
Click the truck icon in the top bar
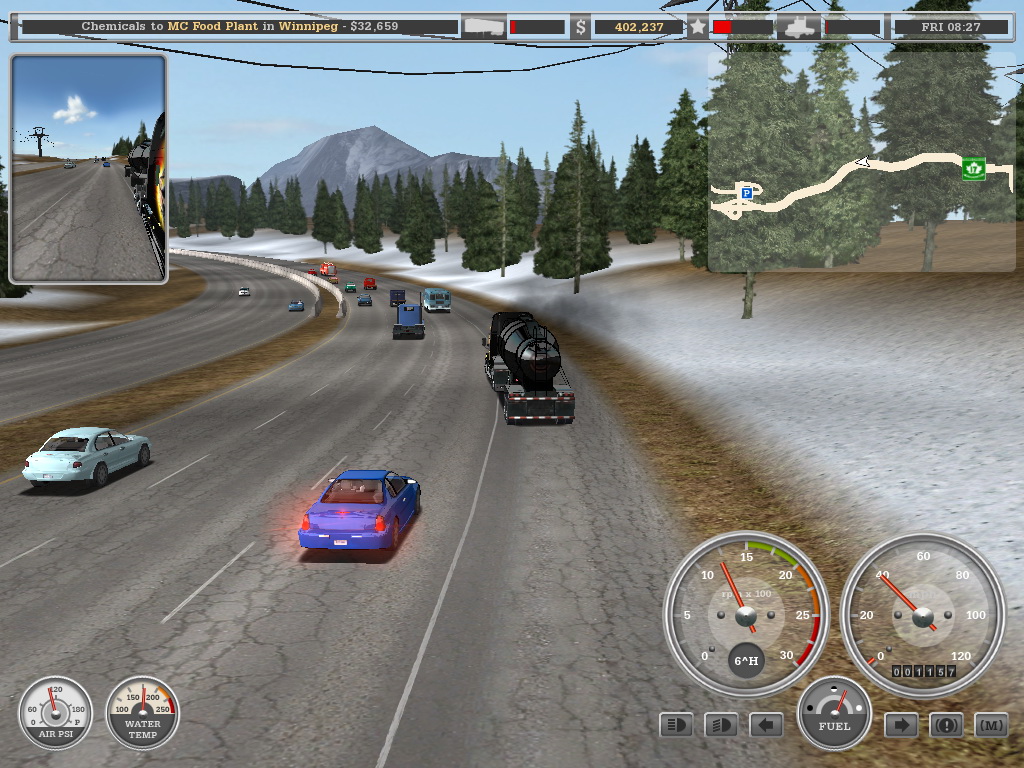[799, 27]
